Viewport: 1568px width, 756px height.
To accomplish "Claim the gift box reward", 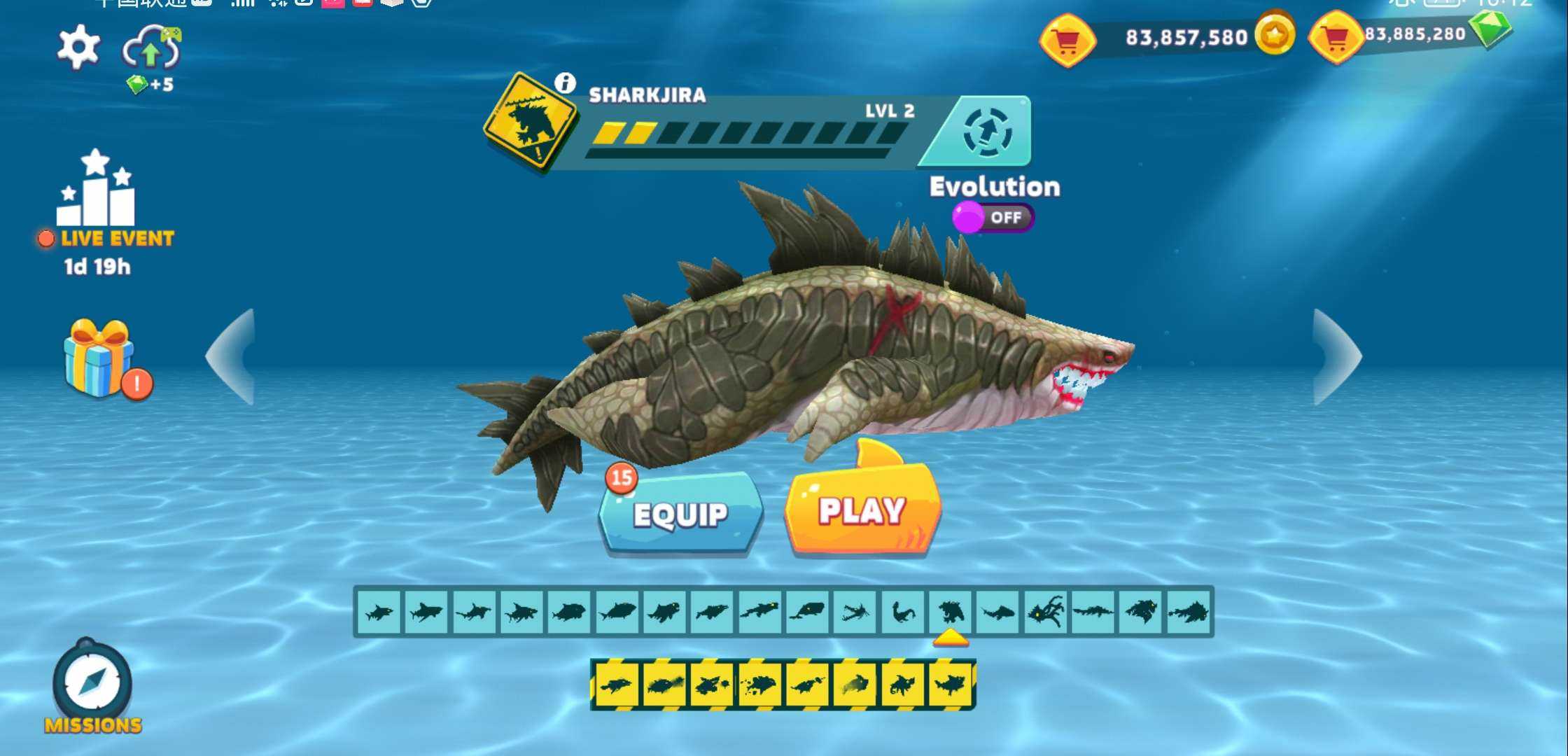I will point(99,358).
